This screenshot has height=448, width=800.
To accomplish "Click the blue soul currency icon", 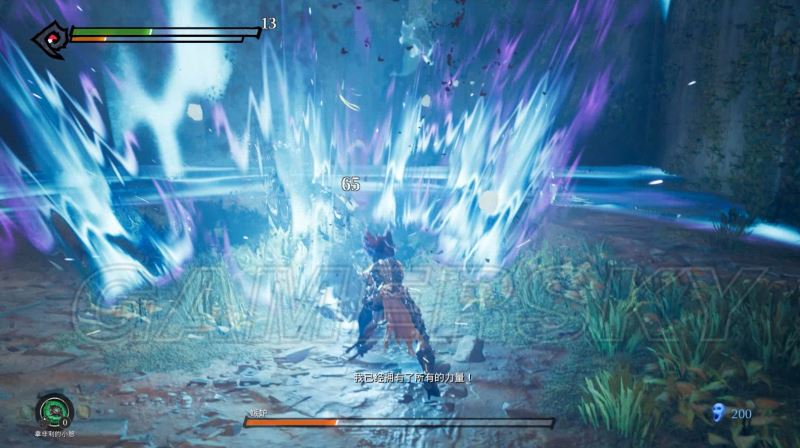I will (x=715, y=411).
